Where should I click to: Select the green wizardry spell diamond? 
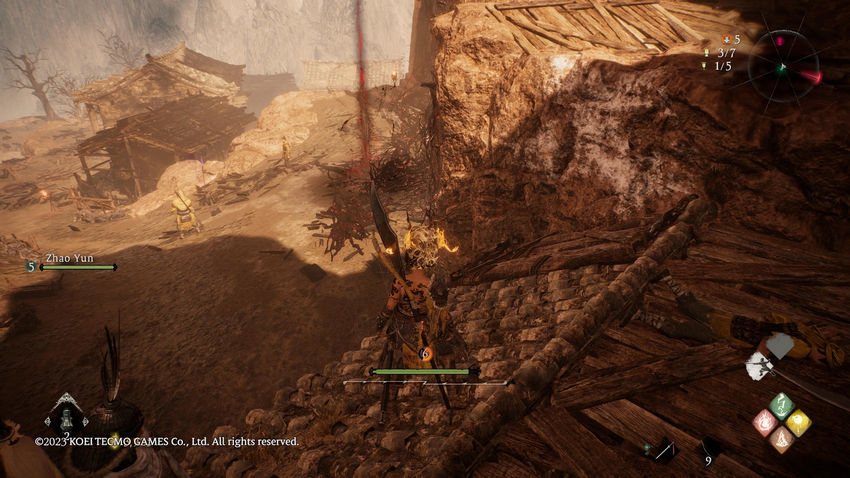[781, 405]
